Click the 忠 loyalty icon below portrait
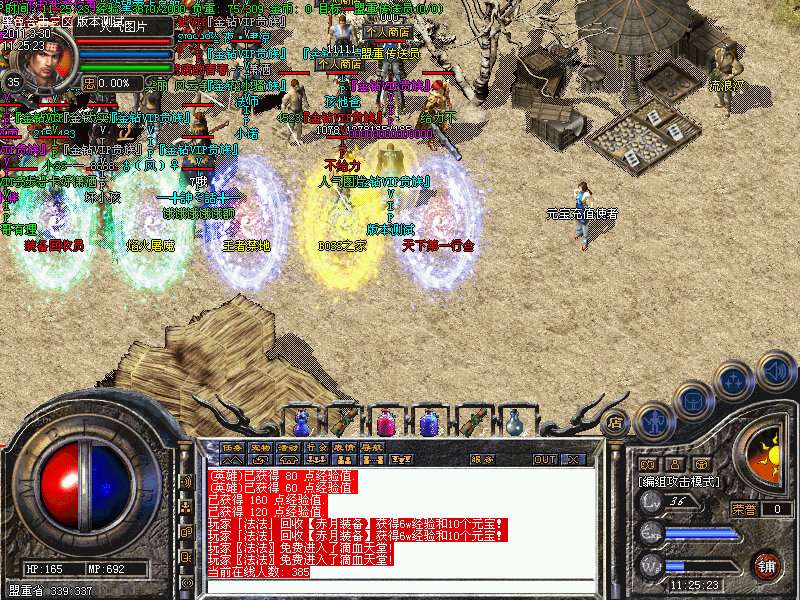The image size is (800, 600). (x=91, y=83)
